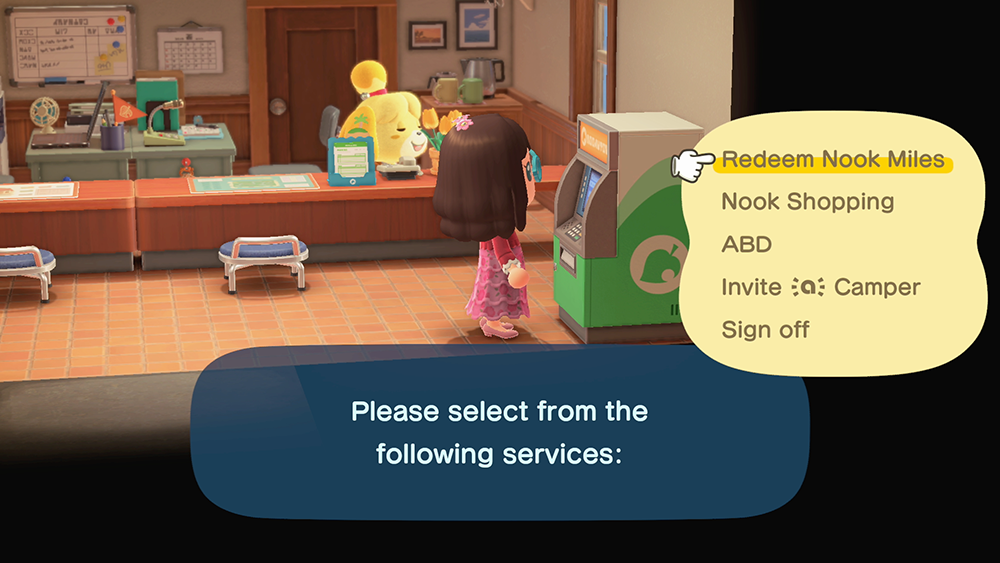Image resolution: width=1000 pixels, height=563 pixels.
Task: Open Nook Shopping
Action: 807,202
